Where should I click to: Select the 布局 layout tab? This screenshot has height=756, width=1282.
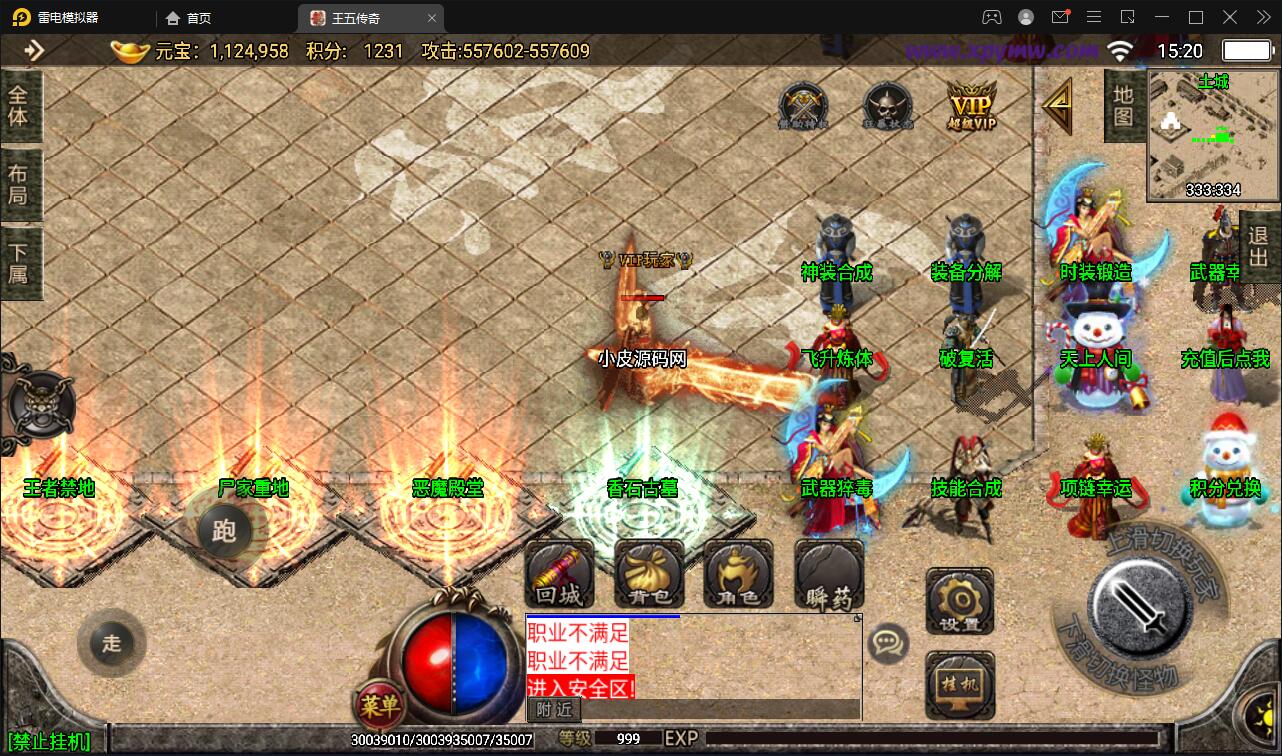pyautogui.click(x=19, y=184)
